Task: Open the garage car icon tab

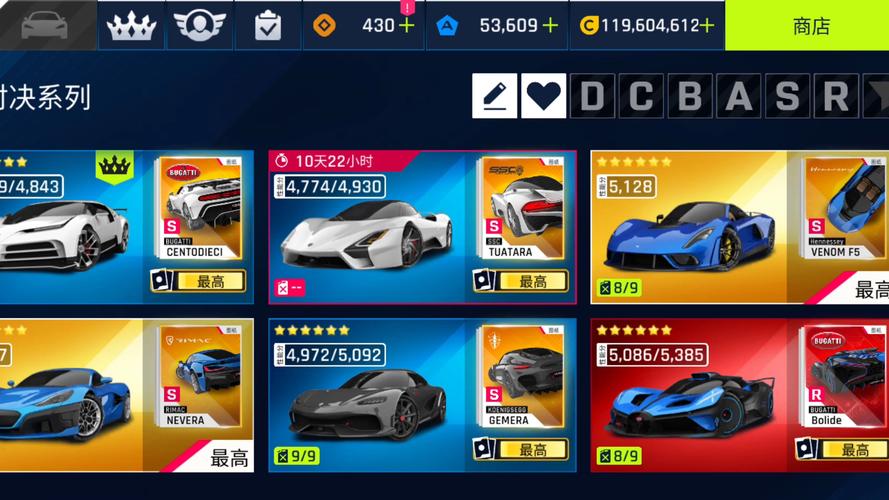Action: [45, 25]
